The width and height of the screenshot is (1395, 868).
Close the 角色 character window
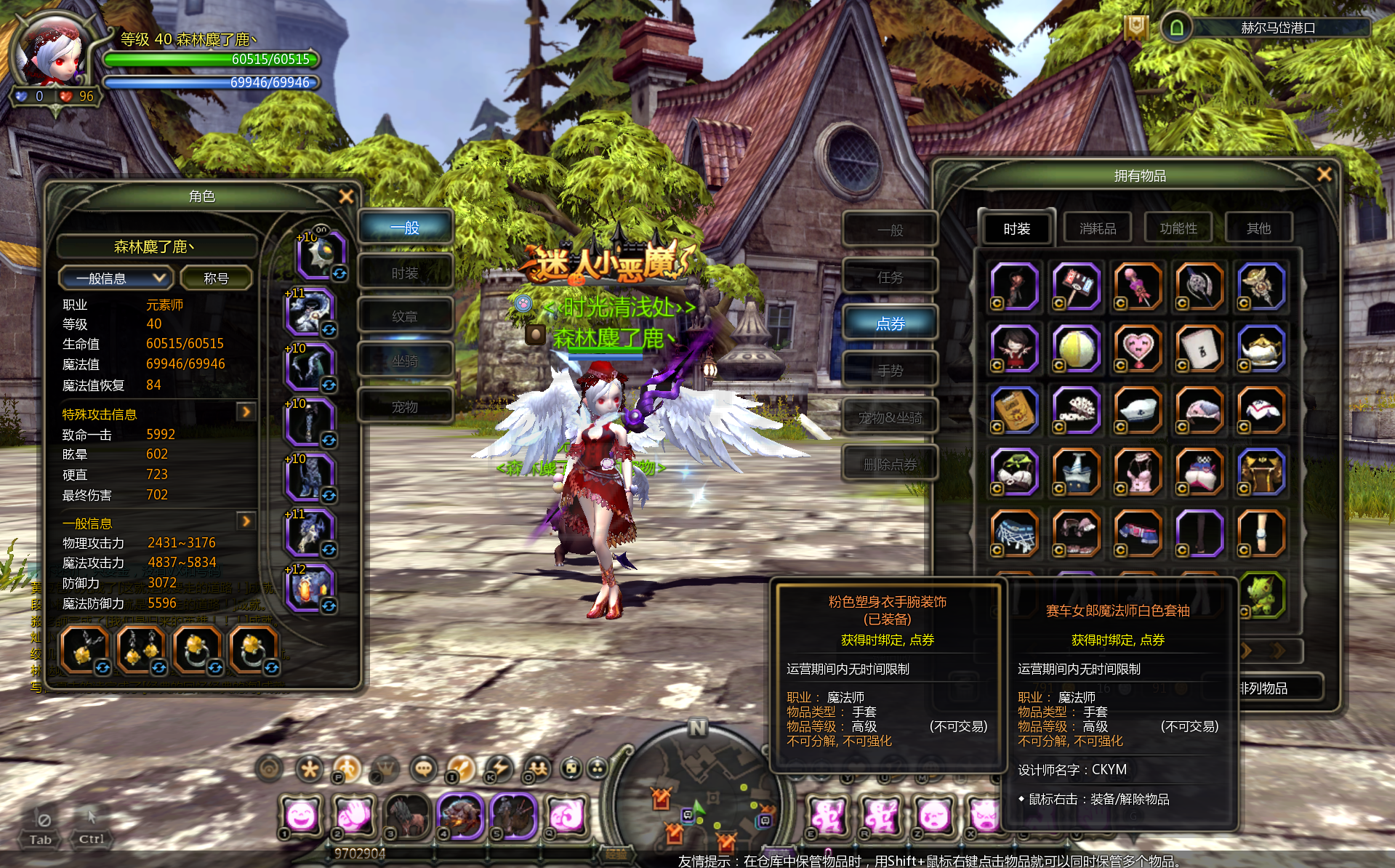(346, 196)
